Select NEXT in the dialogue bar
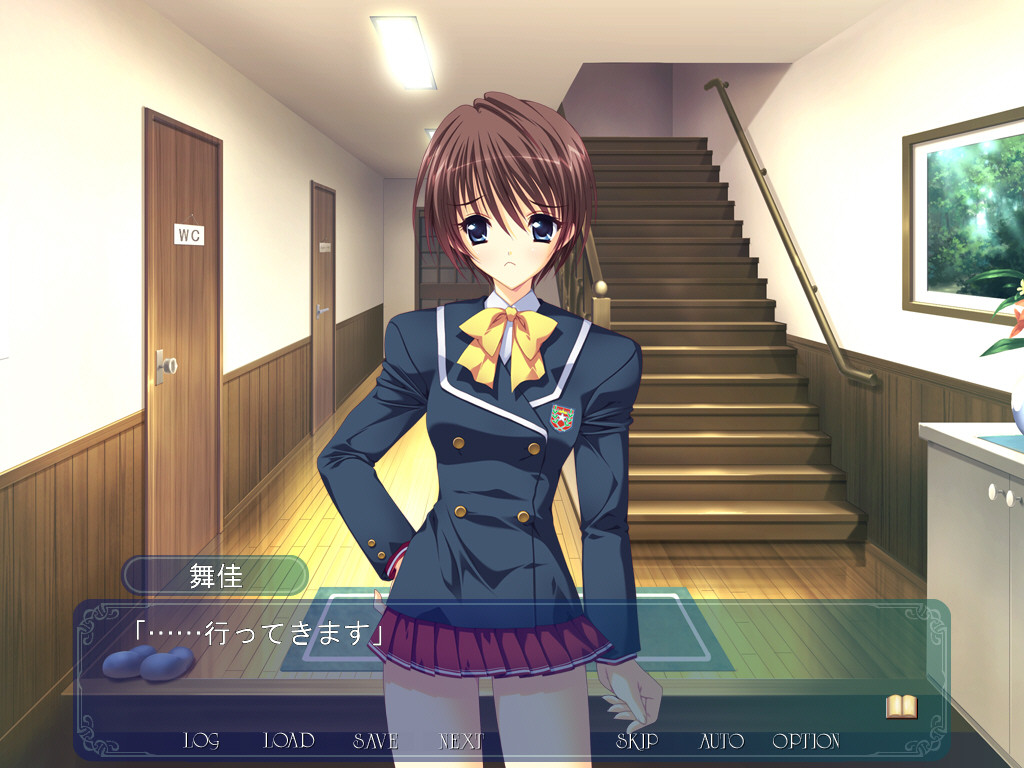 461,741
